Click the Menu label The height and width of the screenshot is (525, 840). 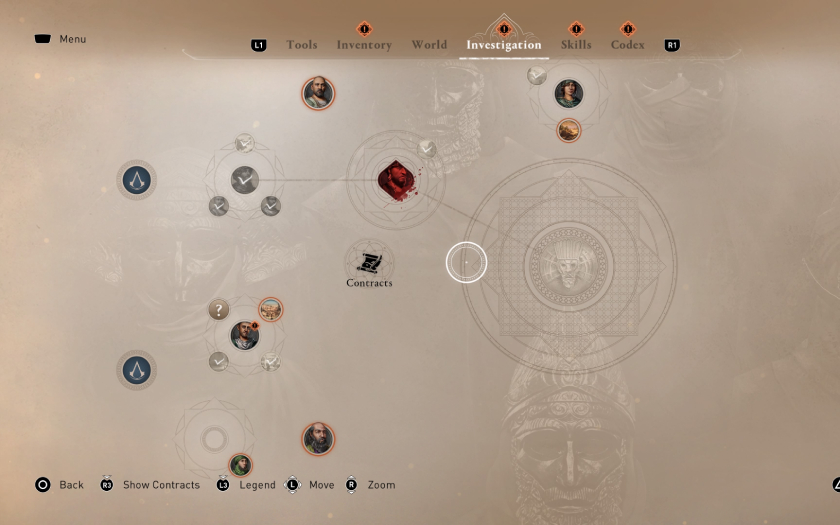72,39
